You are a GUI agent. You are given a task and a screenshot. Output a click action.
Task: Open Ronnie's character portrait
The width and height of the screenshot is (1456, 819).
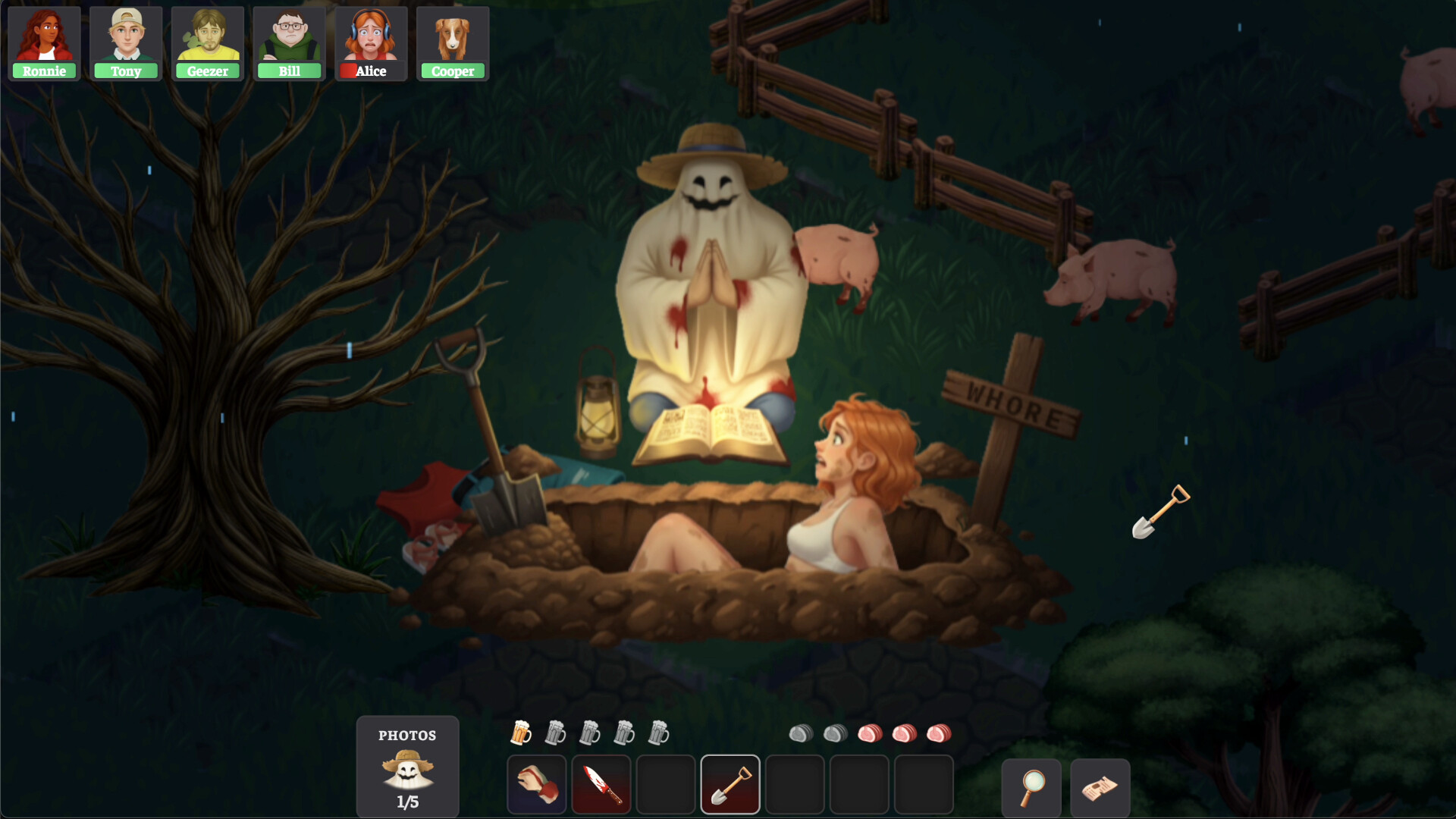point(43,37)
